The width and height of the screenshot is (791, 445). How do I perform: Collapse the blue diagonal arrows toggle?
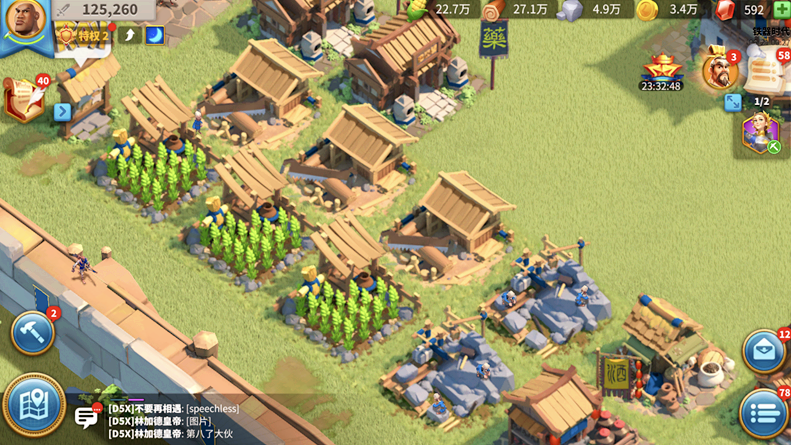[733, 102]
